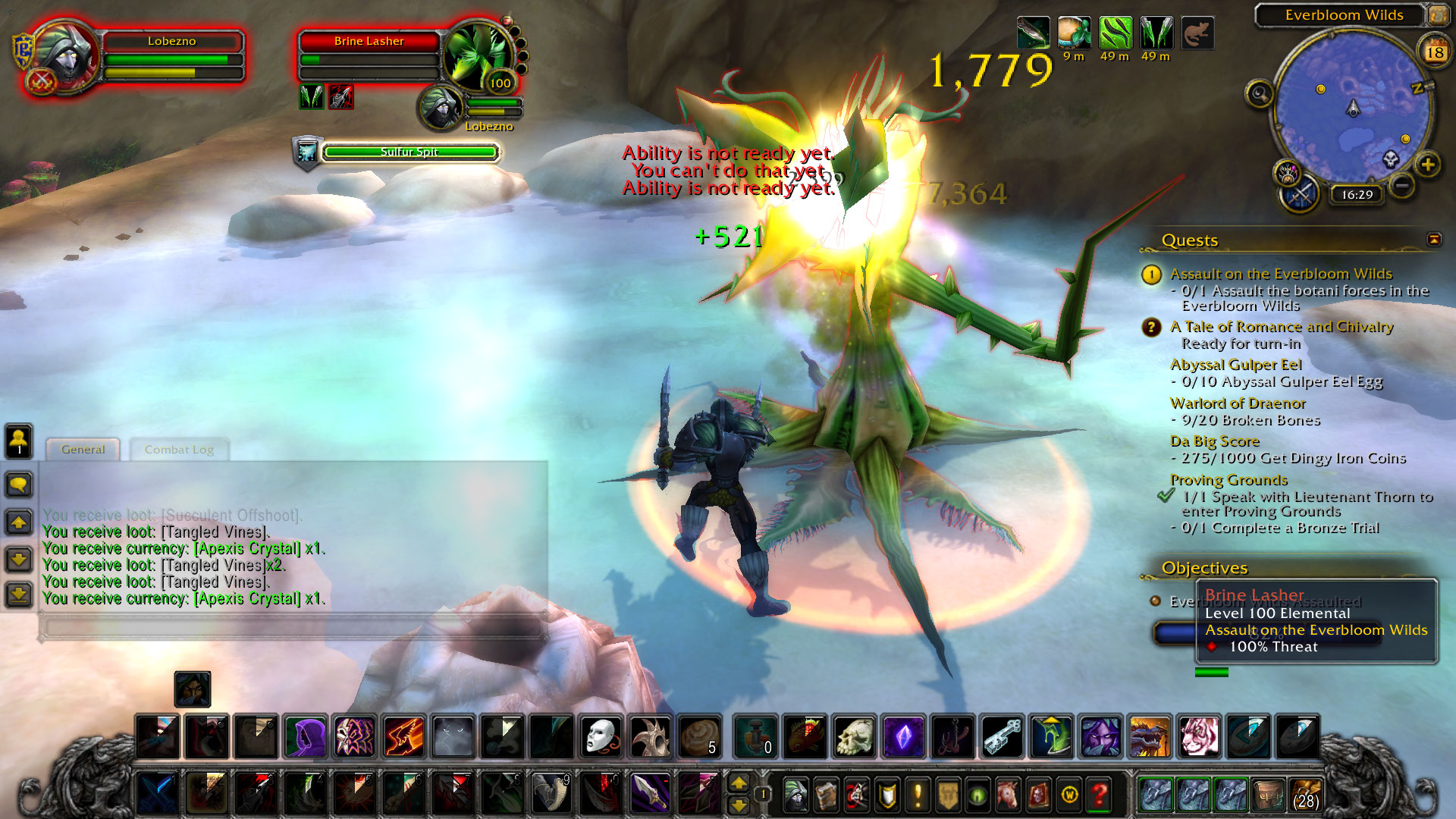The width and height of the screenshot is (1456, 819).
Task: Use the silver skeleton key slot
Action: (1003, 736)
